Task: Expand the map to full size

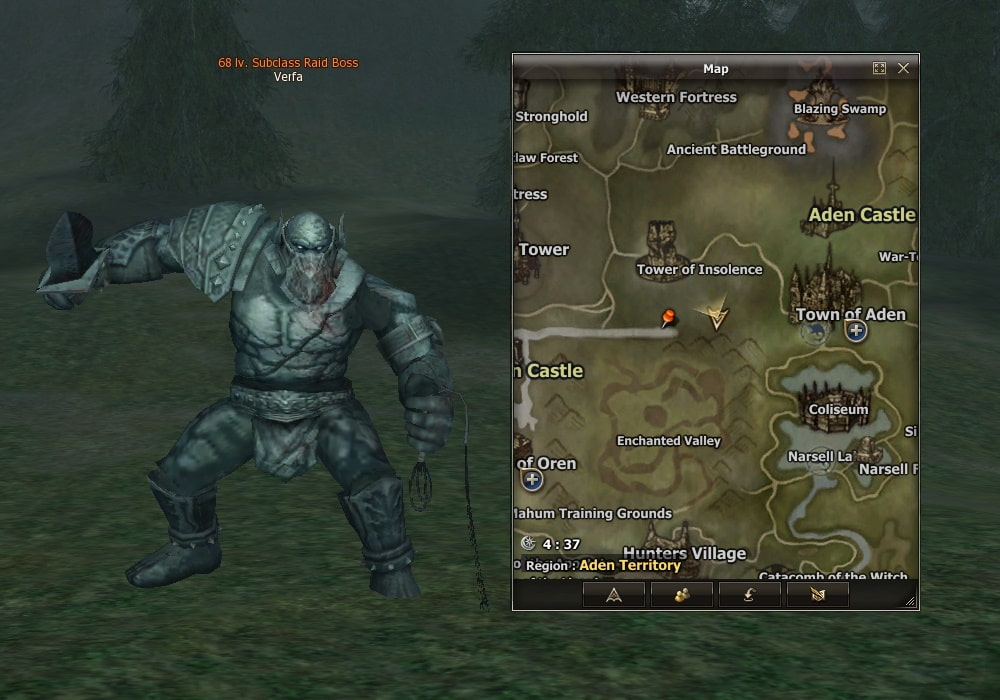Action: 879,68
